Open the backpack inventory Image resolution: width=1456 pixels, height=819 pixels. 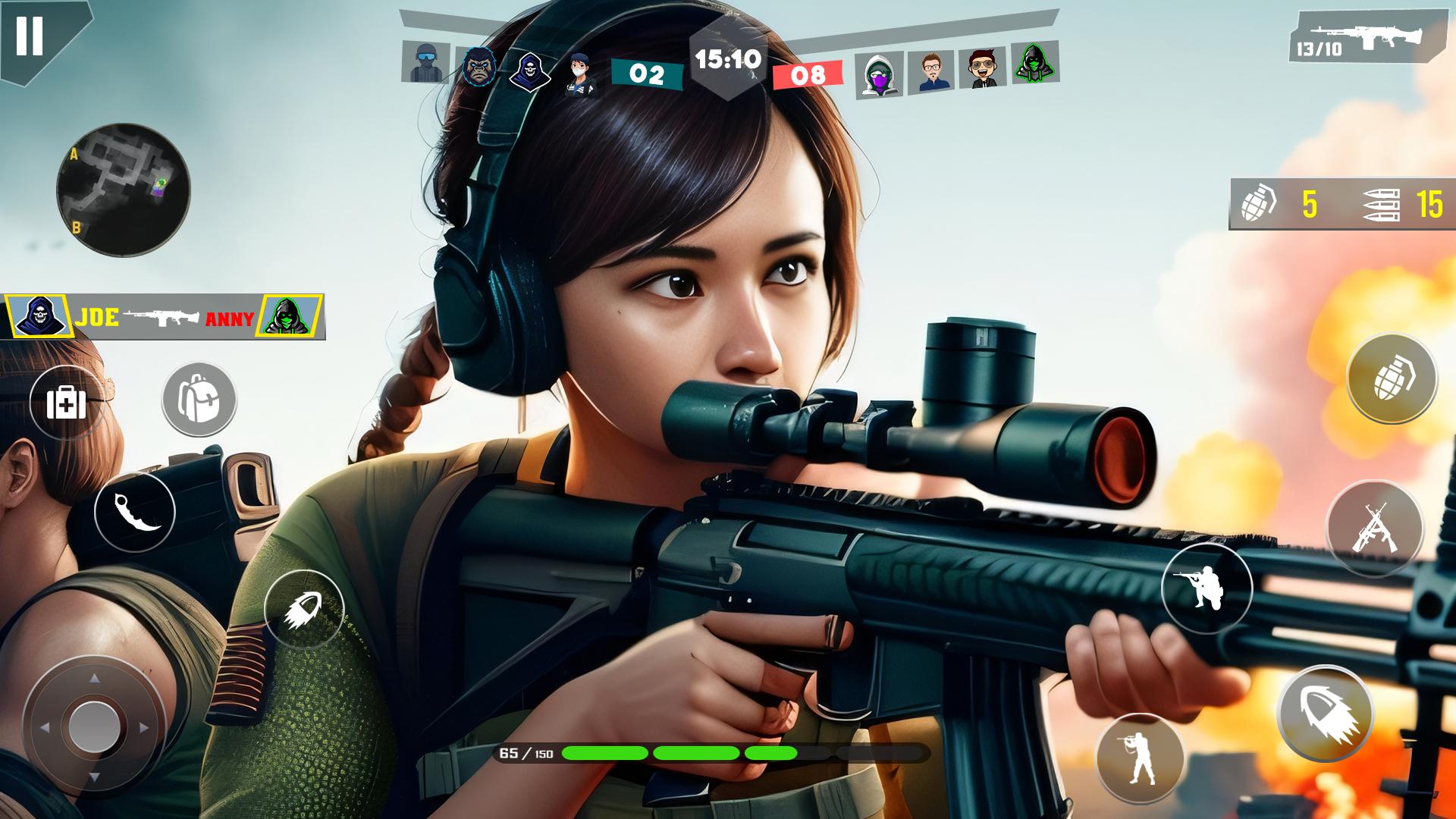[199, 400]
